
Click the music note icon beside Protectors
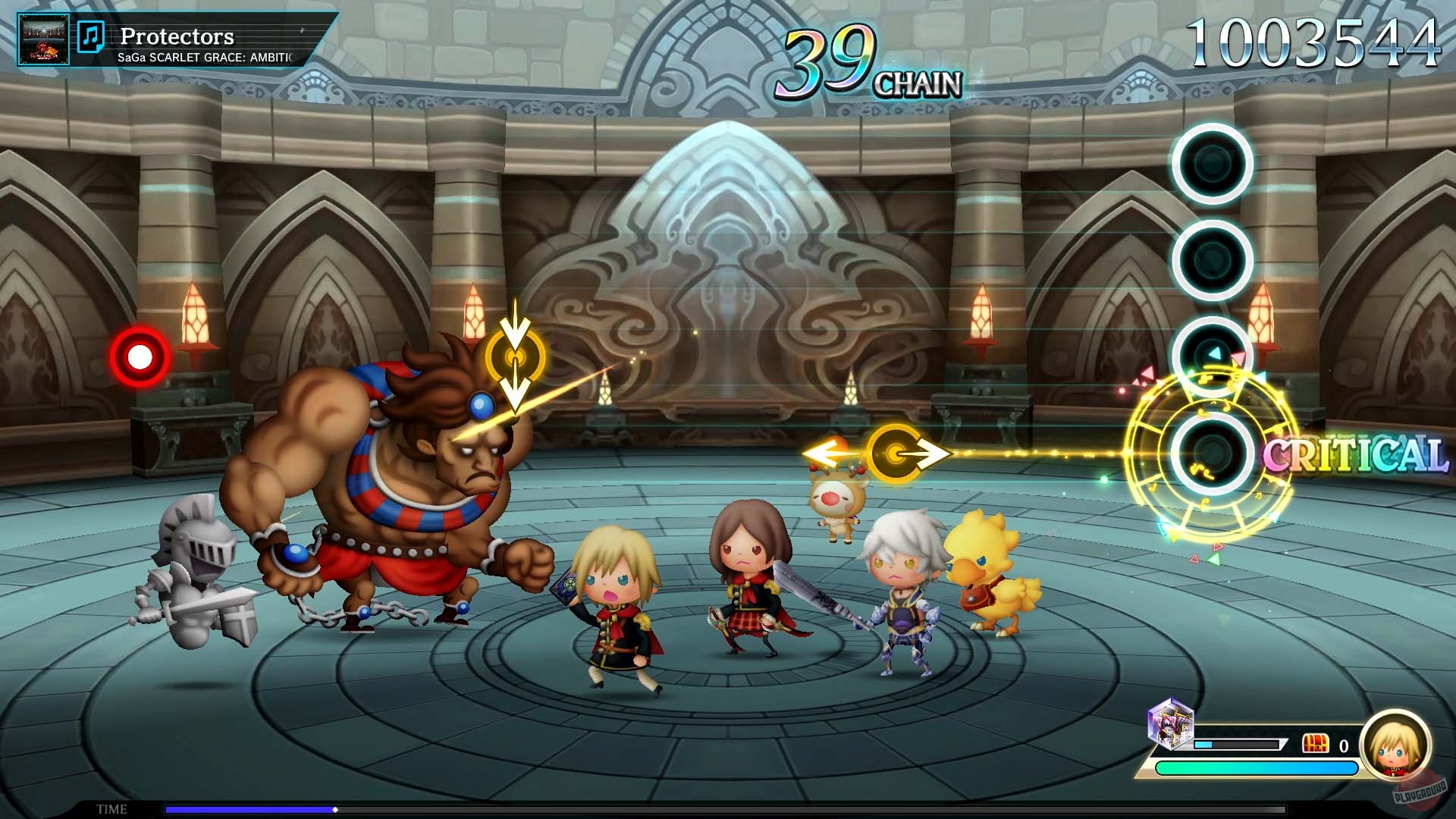pos(91,36)
